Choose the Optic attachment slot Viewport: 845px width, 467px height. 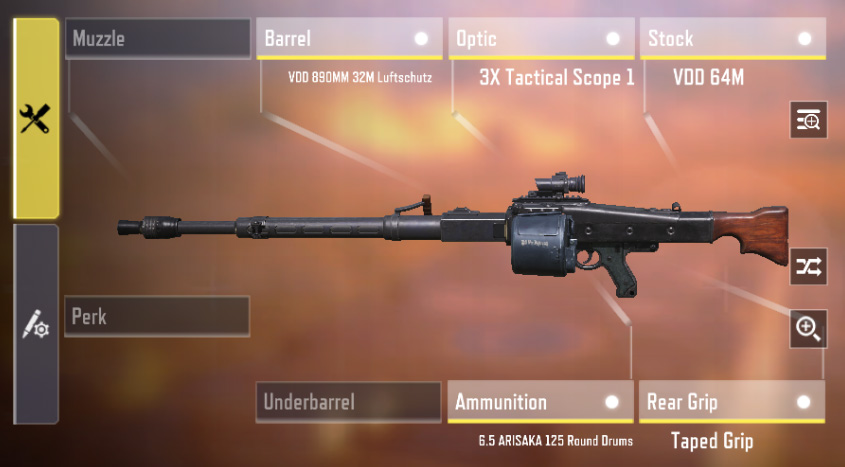pyautogui.click(x=541, y=39)
